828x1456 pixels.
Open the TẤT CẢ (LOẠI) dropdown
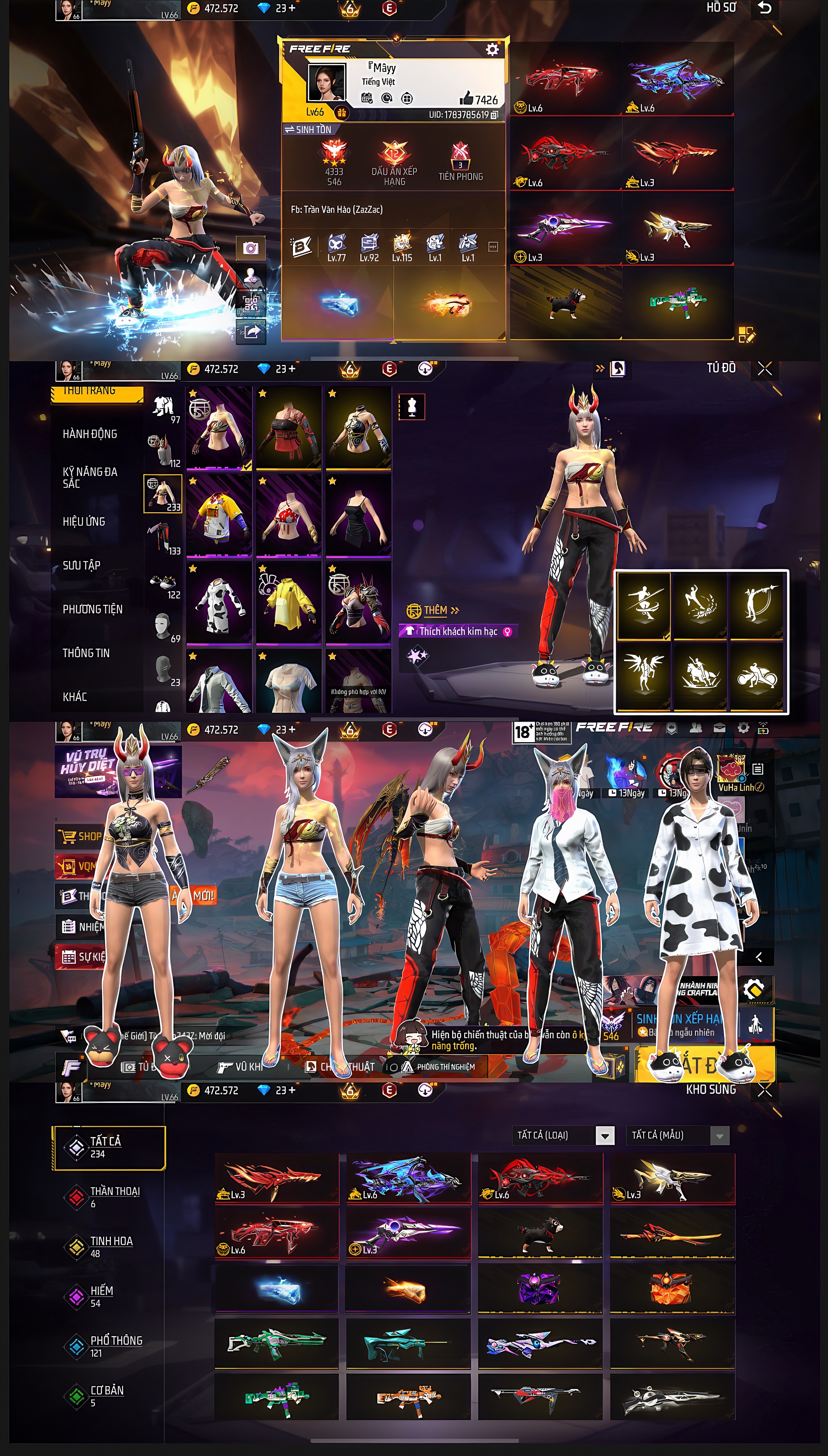click(x=605, y=1136)
